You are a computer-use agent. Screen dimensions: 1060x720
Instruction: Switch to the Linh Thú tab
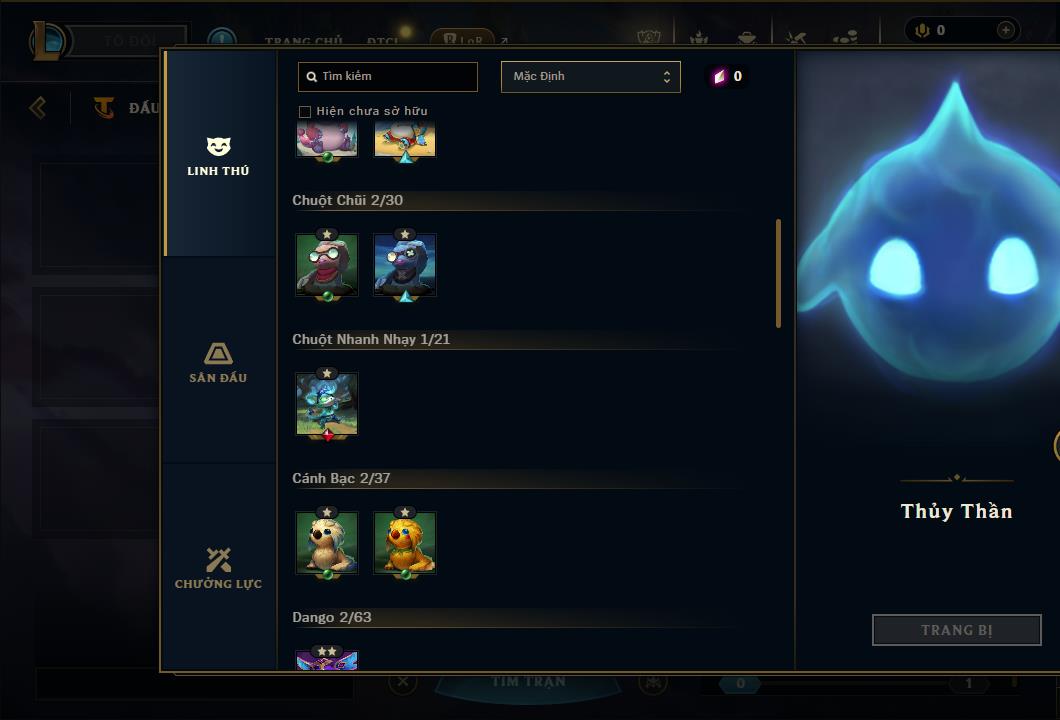pos(218,156)
